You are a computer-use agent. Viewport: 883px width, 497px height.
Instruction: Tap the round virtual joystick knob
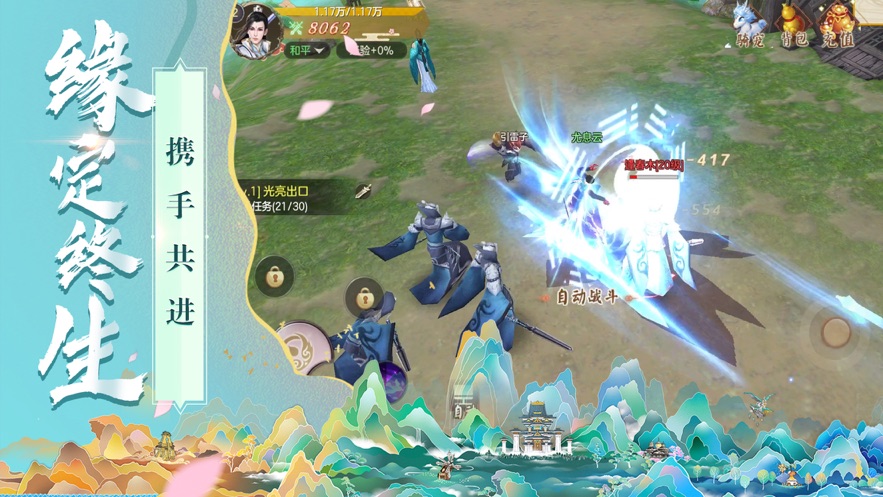835,332
